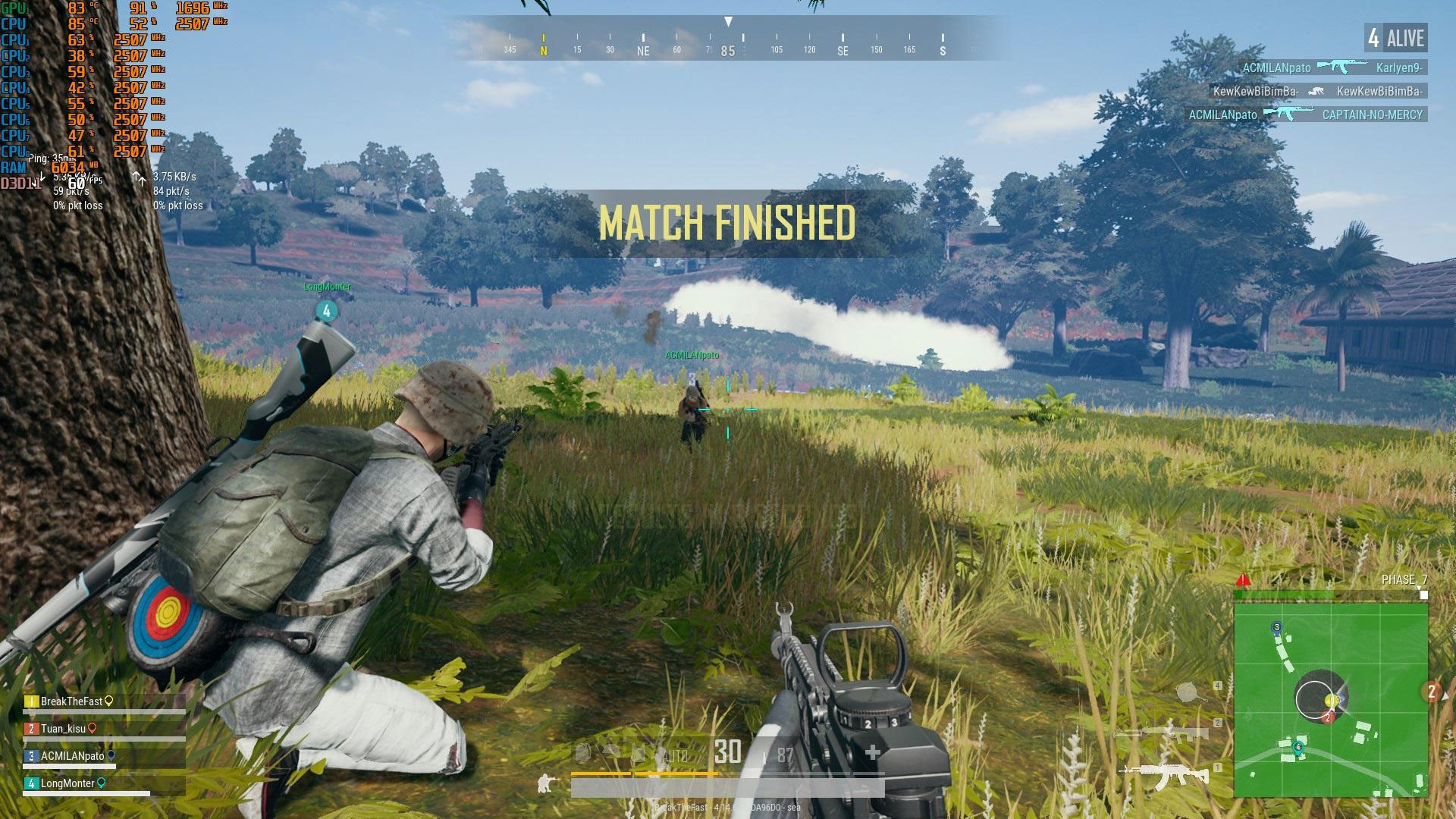Image resolution: width=1456 pixels, height=819 pixels.
Task: Click LongMonter's number 4 teammate marker
Action: coord(327,311)
